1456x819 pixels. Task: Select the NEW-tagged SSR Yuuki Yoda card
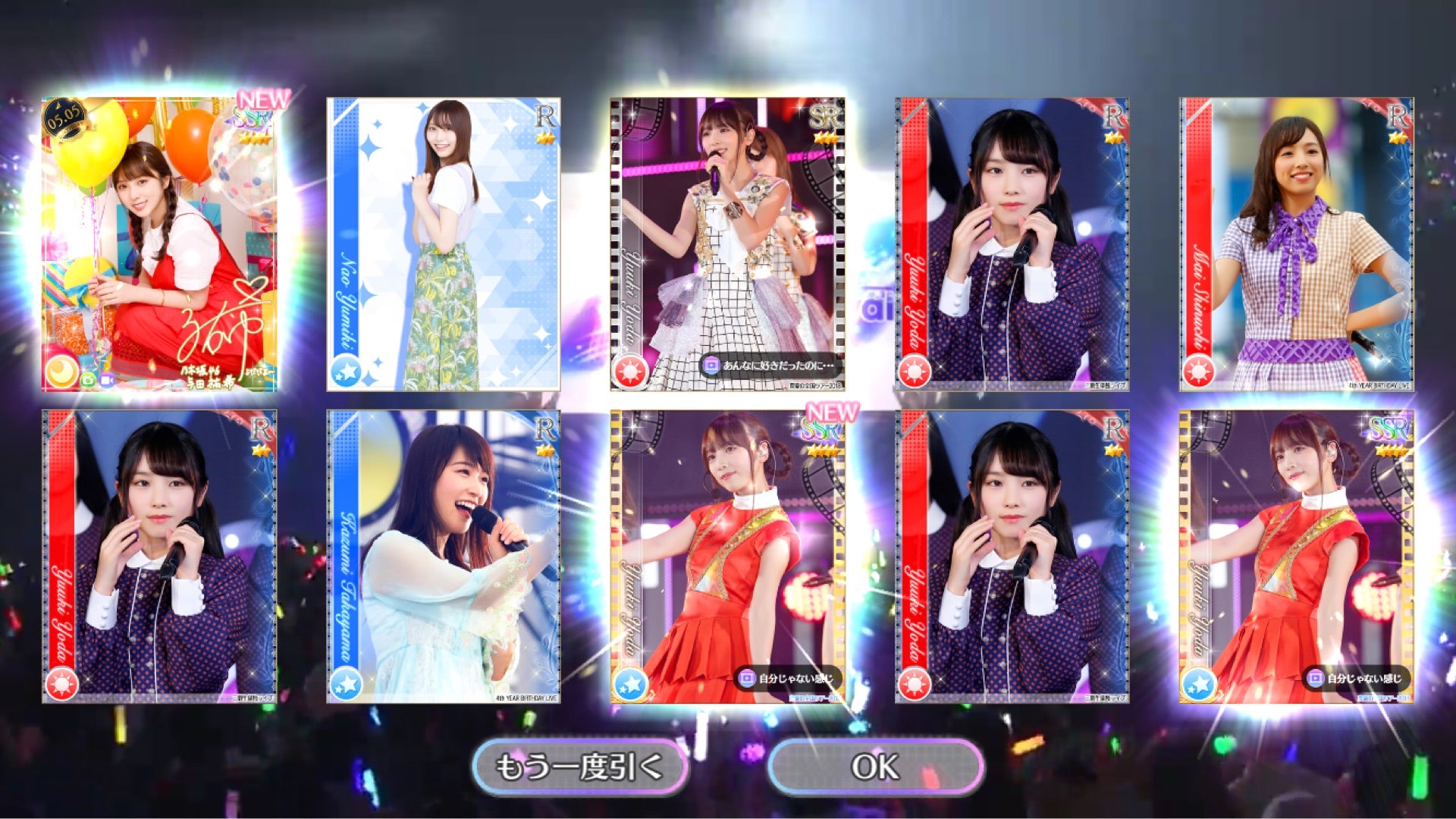coord(728,557)
